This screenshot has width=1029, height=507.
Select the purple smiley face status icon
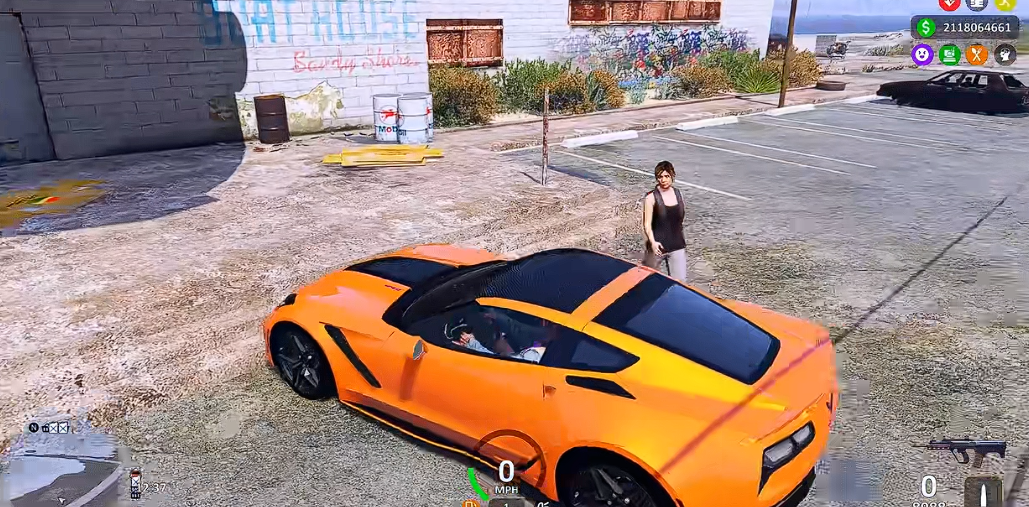pyautogui.click(x=922, y=55)
